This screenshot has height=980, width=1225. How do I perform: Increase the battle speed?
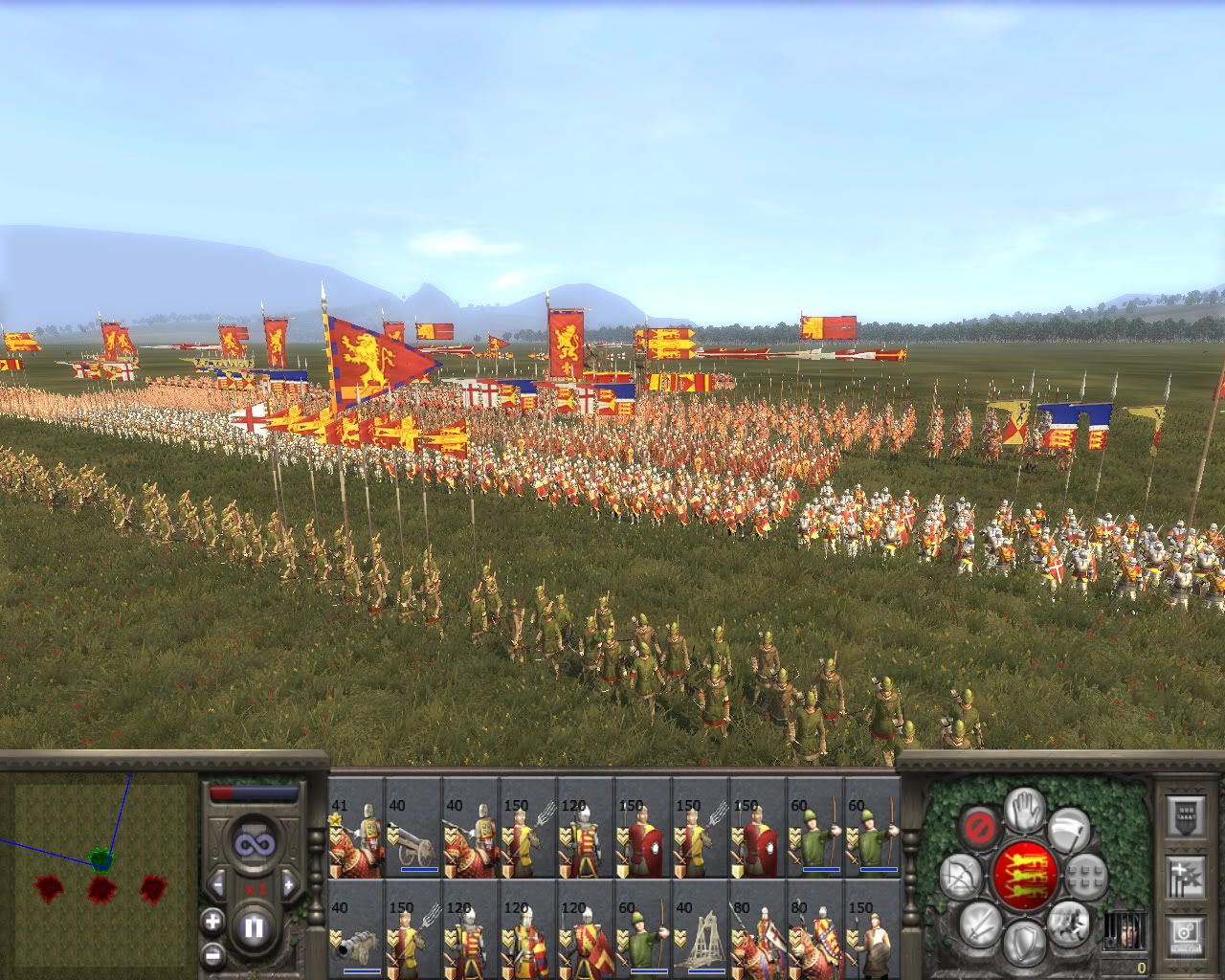click(x=286, y=885)
